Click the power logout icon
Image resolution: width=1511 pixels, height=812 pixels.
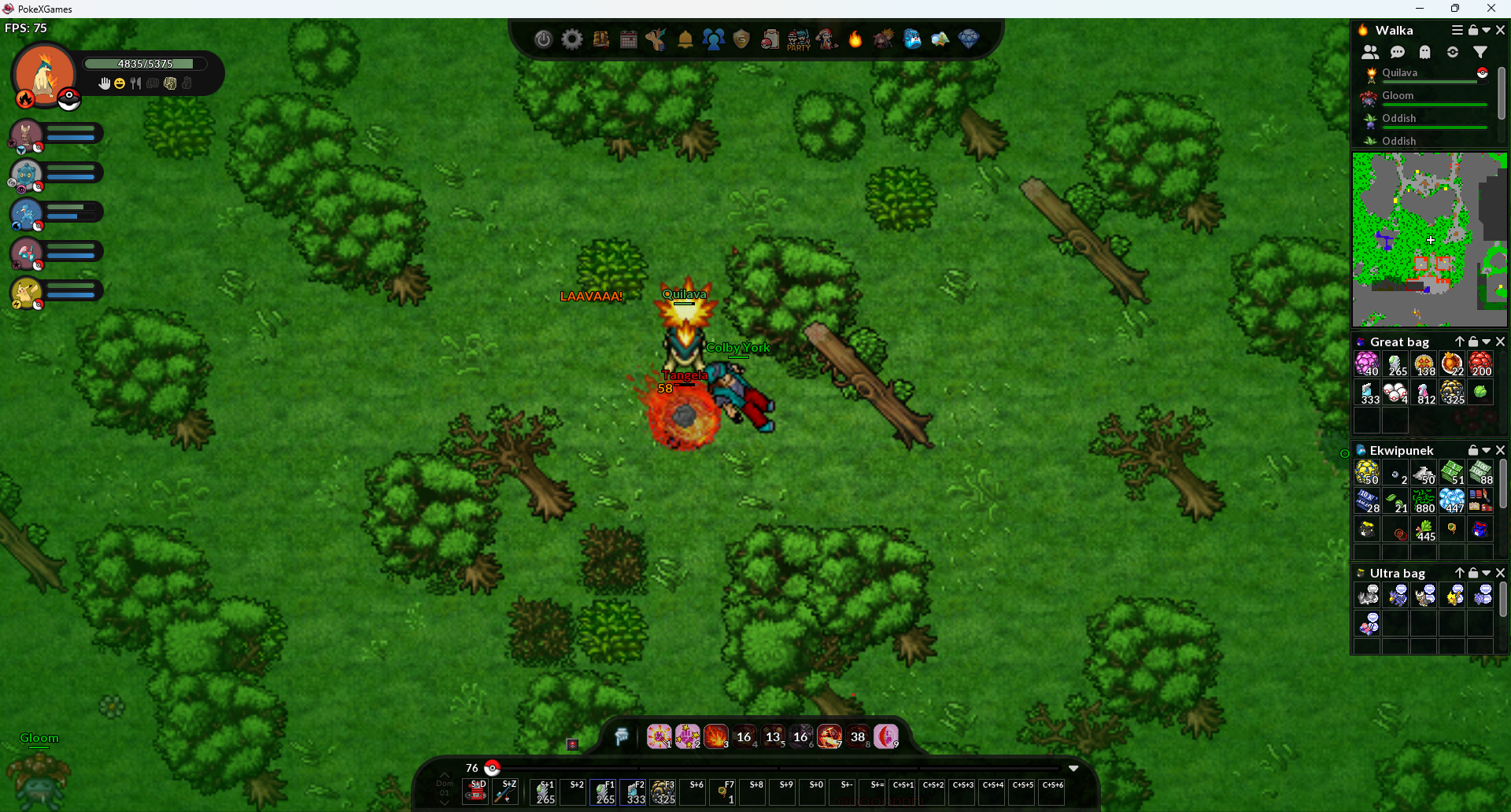pos(543,39)
